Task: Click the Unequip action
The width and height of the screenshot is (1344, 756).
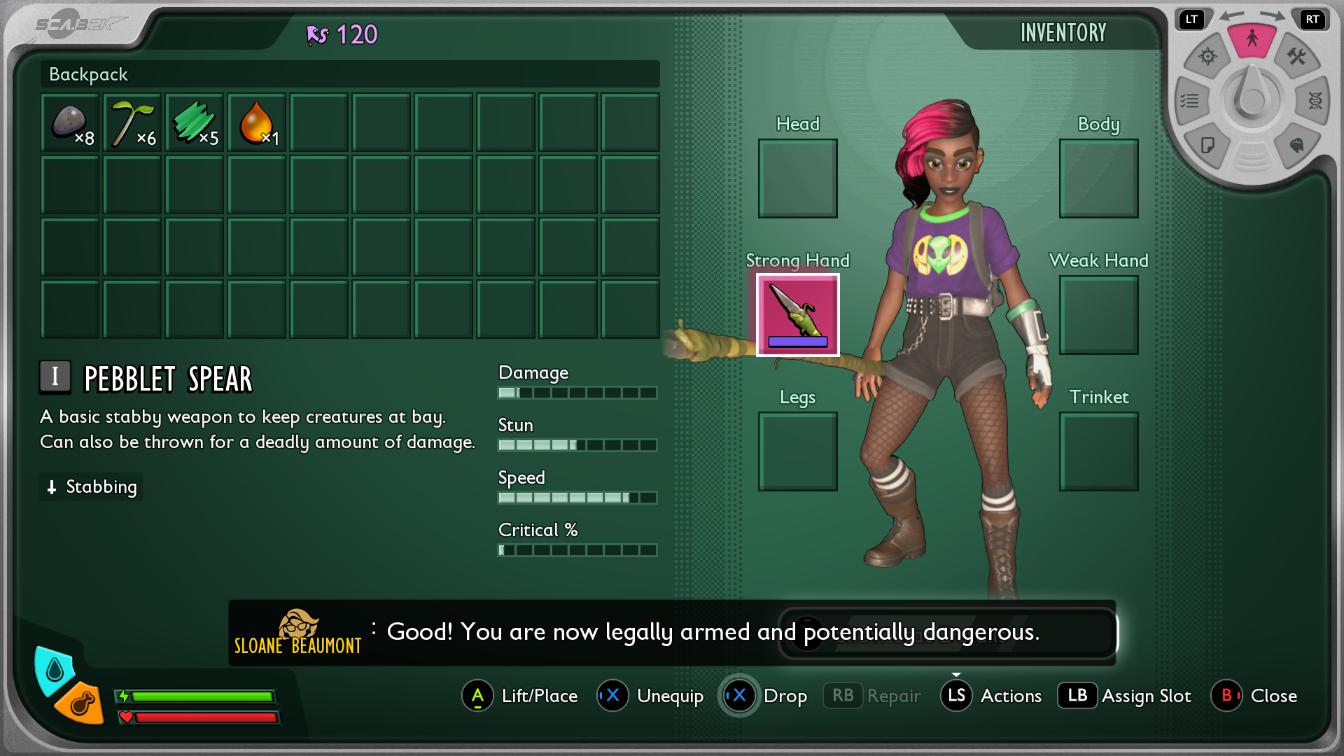Action: point(651,696)
